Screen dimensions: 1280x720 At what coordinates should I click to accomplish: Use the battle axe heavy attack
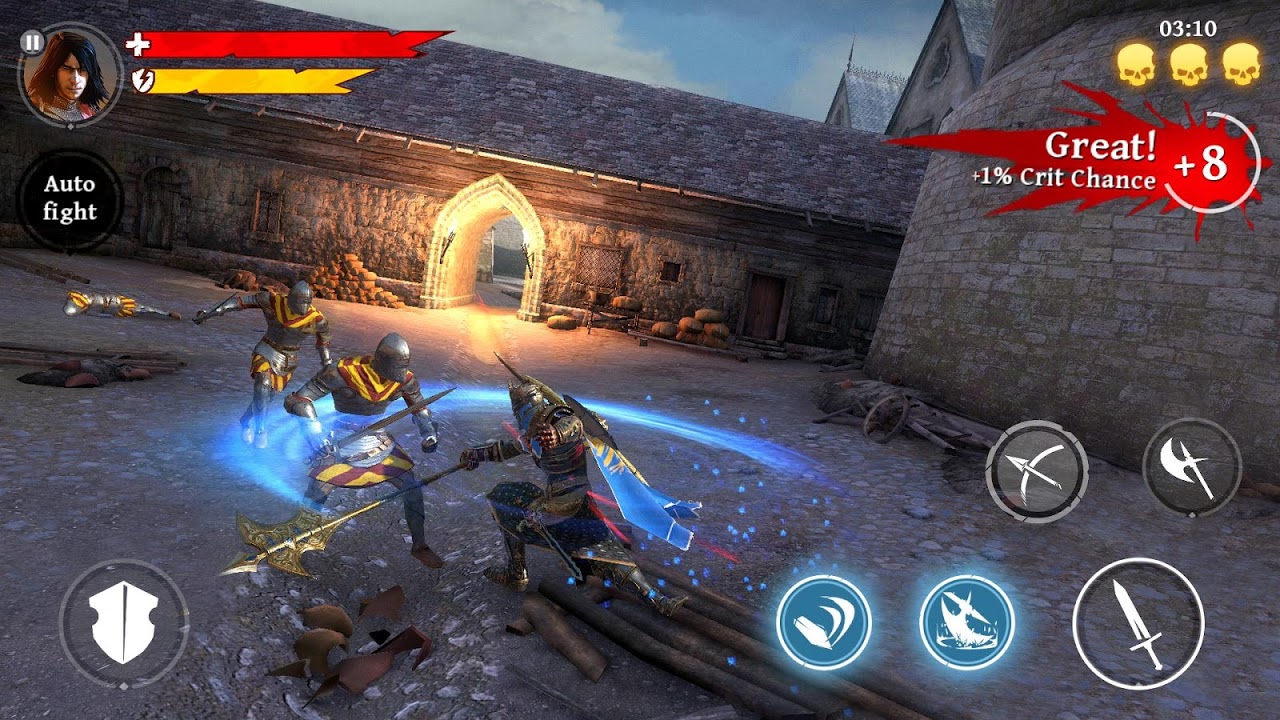point(1192,467)
